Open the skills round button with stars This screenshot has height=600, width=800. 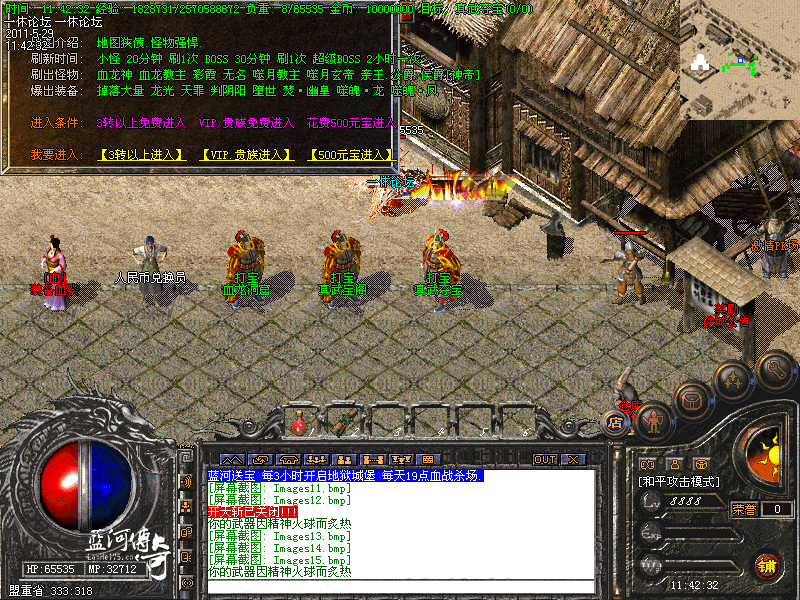[733, 379]
